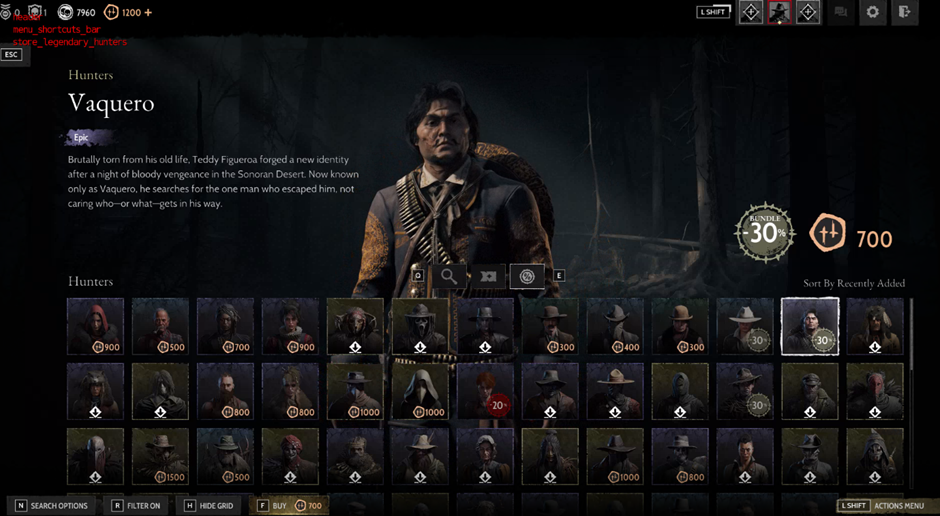
Task: Select the red-hooded hunter priced 900
Action: pyautogui.click(x=96, y=326)
